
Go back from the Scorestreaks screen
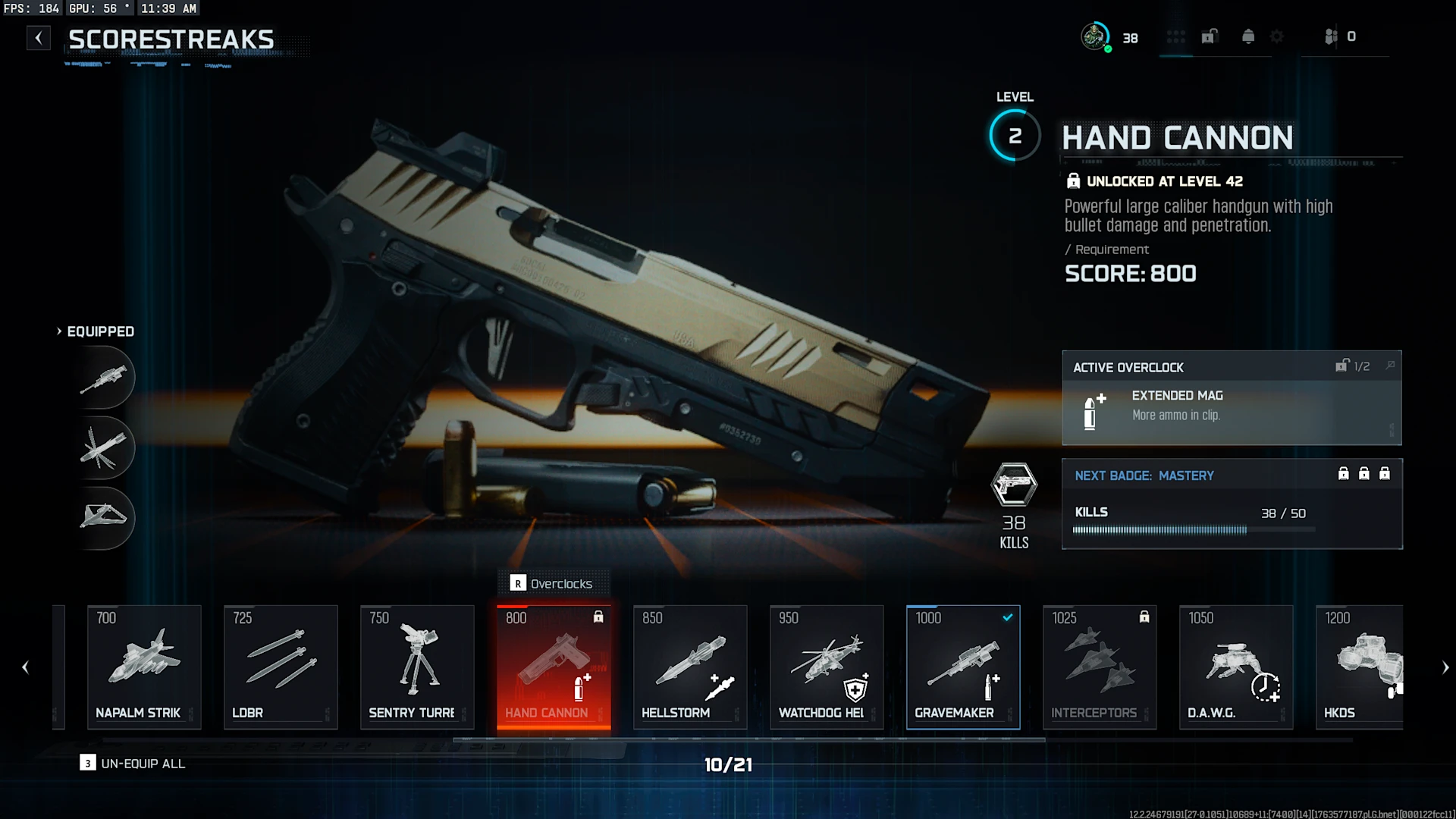pyautogui.click(x=39, y=38)
